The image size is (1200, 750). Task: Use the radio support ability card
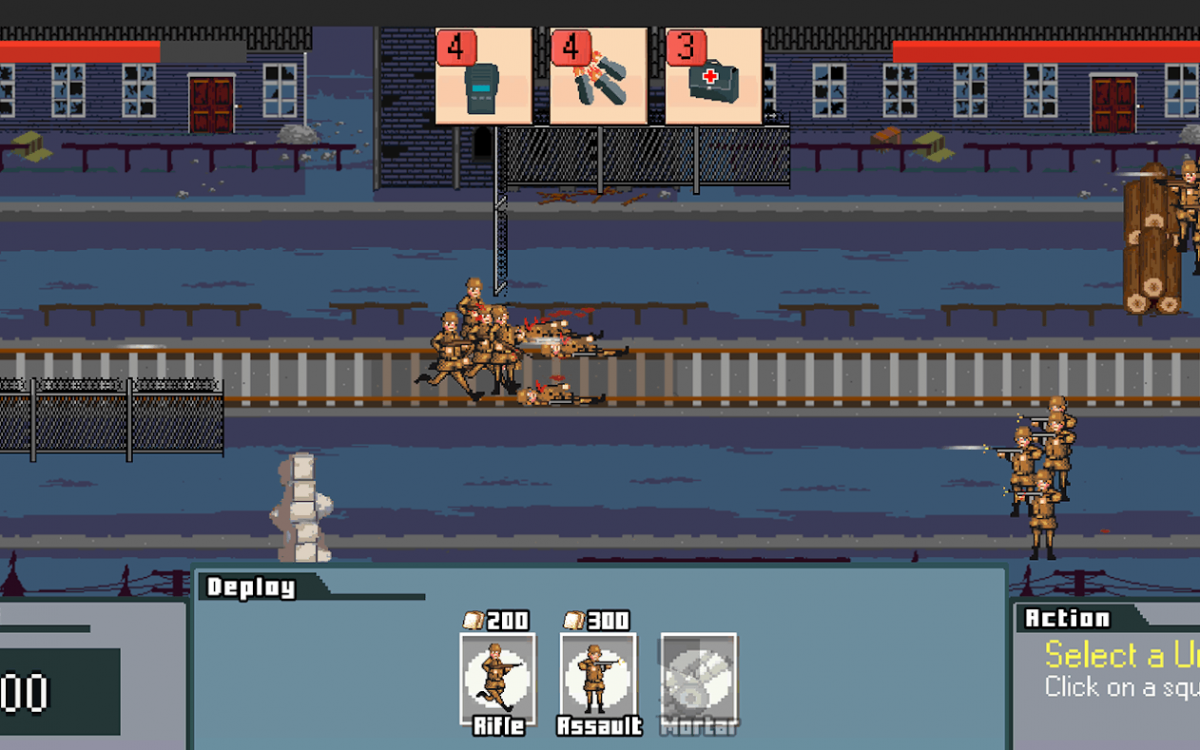pyautogui.click(x=483, y=76)
